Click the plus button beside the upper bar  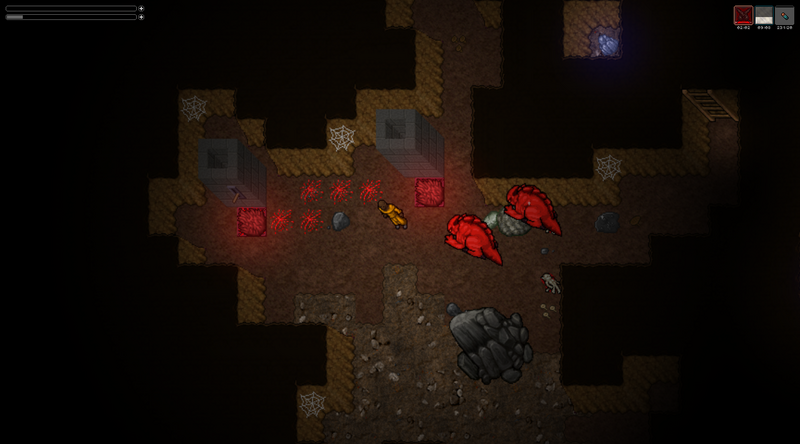pyautogui.click(x=141, y=8)
